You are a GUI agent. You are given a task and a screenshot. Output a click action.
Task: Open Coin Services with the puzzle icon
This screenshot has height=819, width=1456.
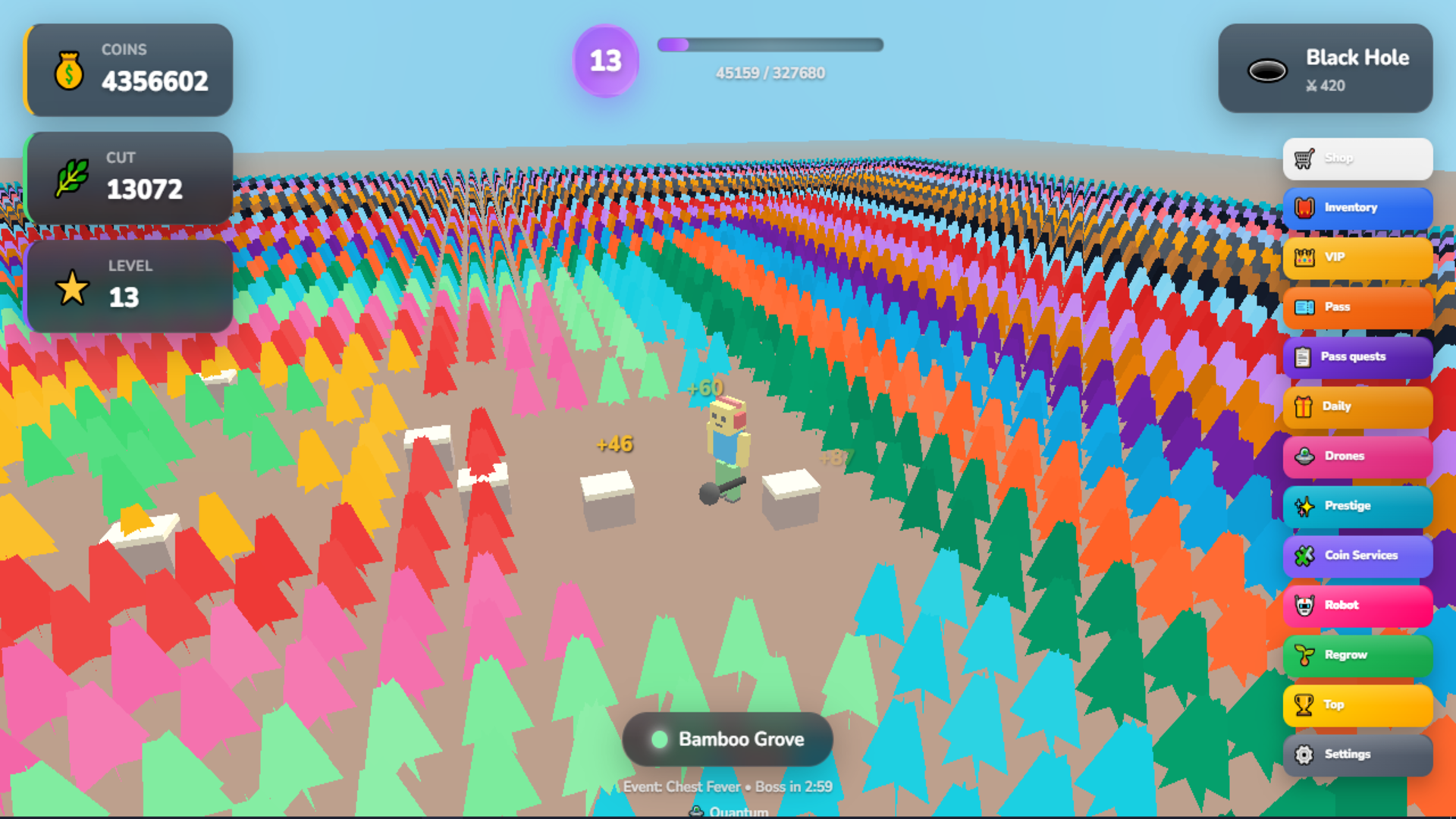pos(1303,555)
